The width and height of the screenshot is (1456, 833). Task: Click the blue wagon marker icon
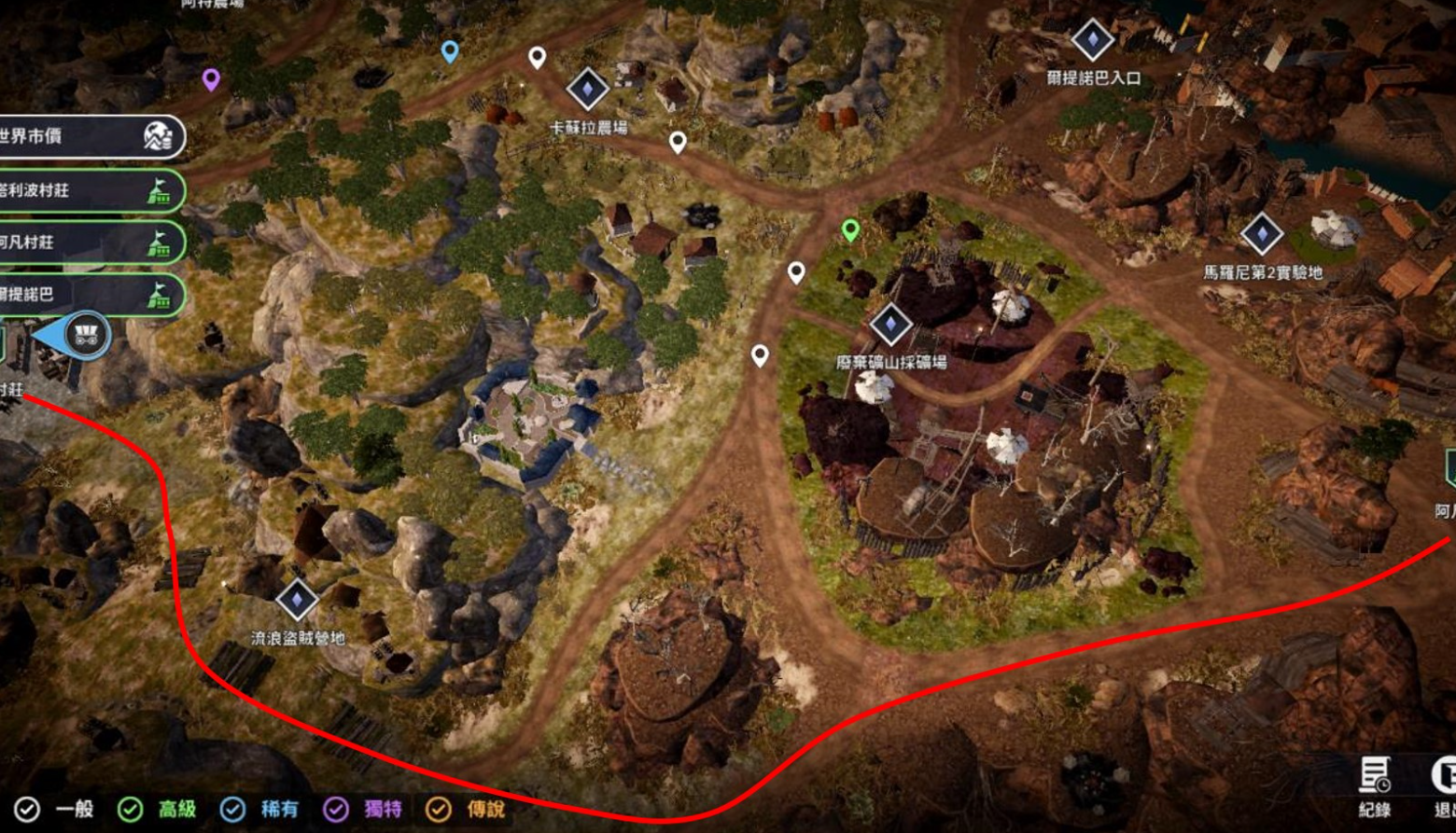click(x=87, y=336)
